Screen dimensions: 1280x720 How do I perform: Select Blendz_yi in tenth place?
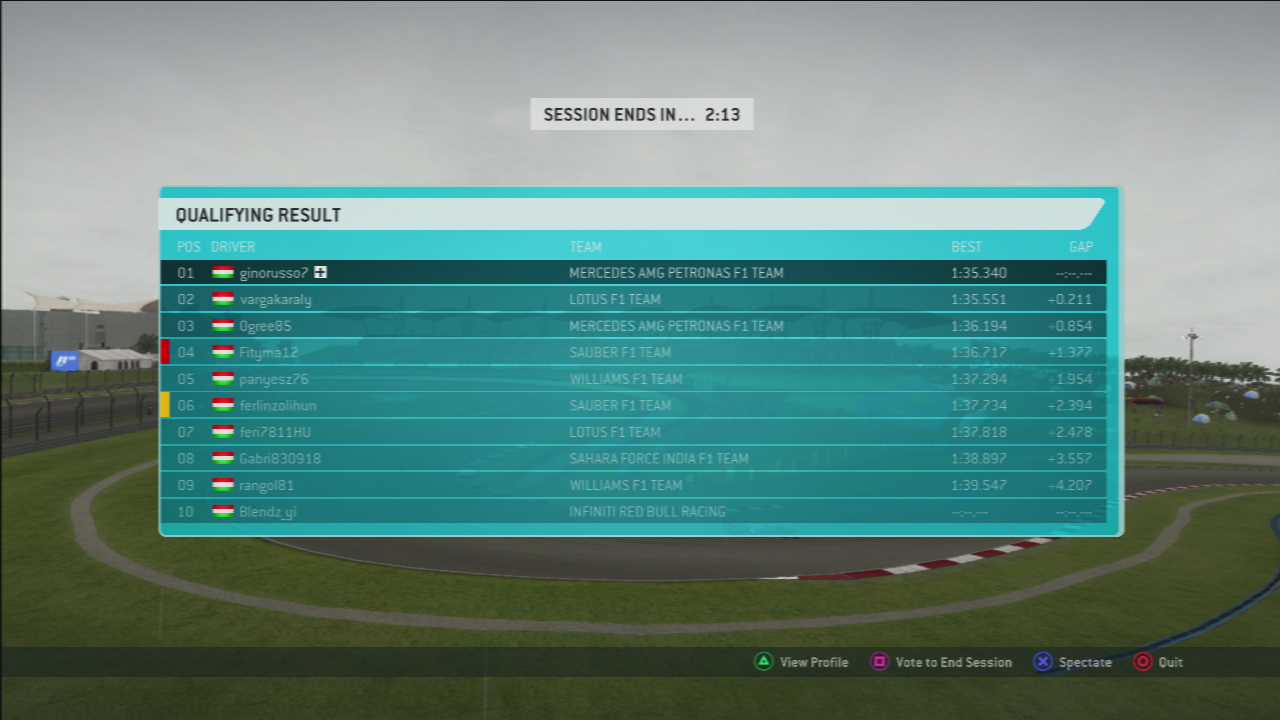[267, 511]
